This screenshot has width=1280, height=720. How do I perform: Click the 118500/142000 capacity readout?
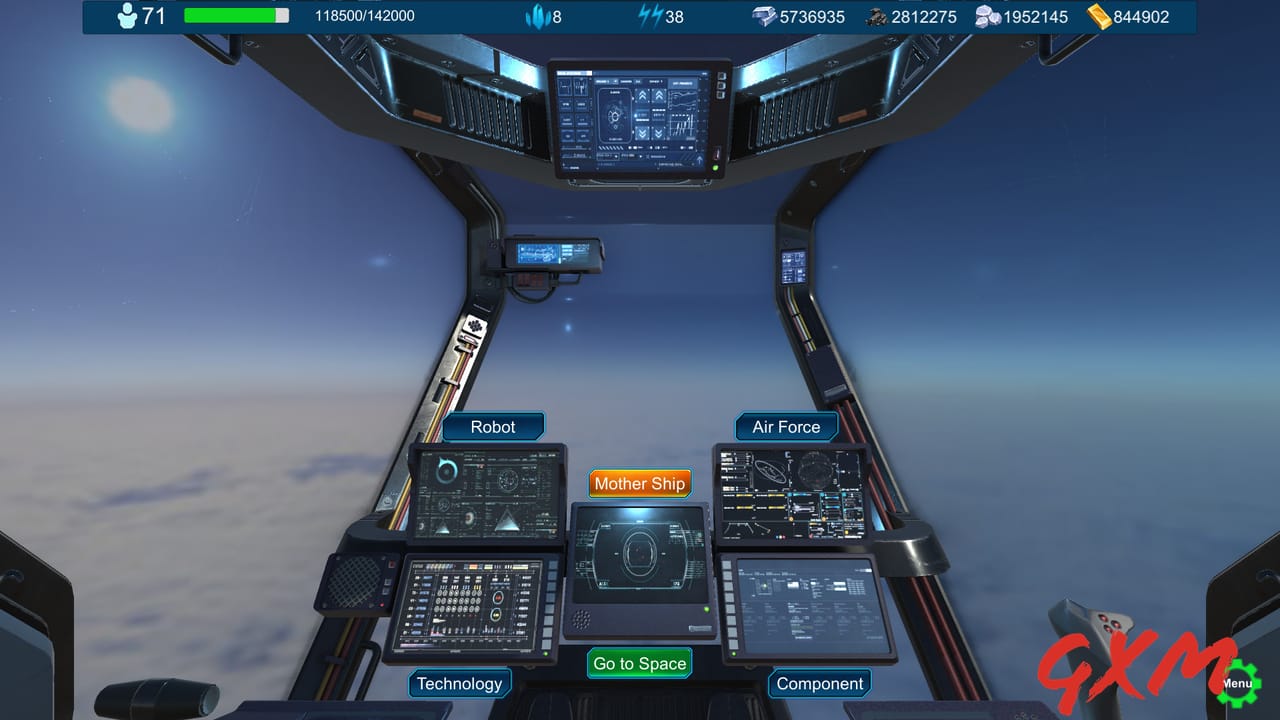tap(368, 16)
